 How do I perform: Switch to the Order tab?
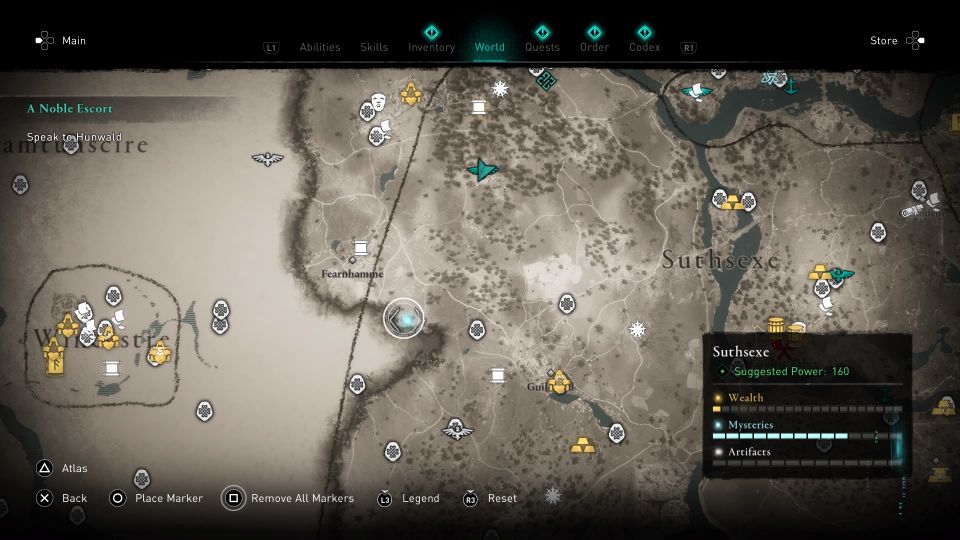pyautogui.click(x=594, y=47)
